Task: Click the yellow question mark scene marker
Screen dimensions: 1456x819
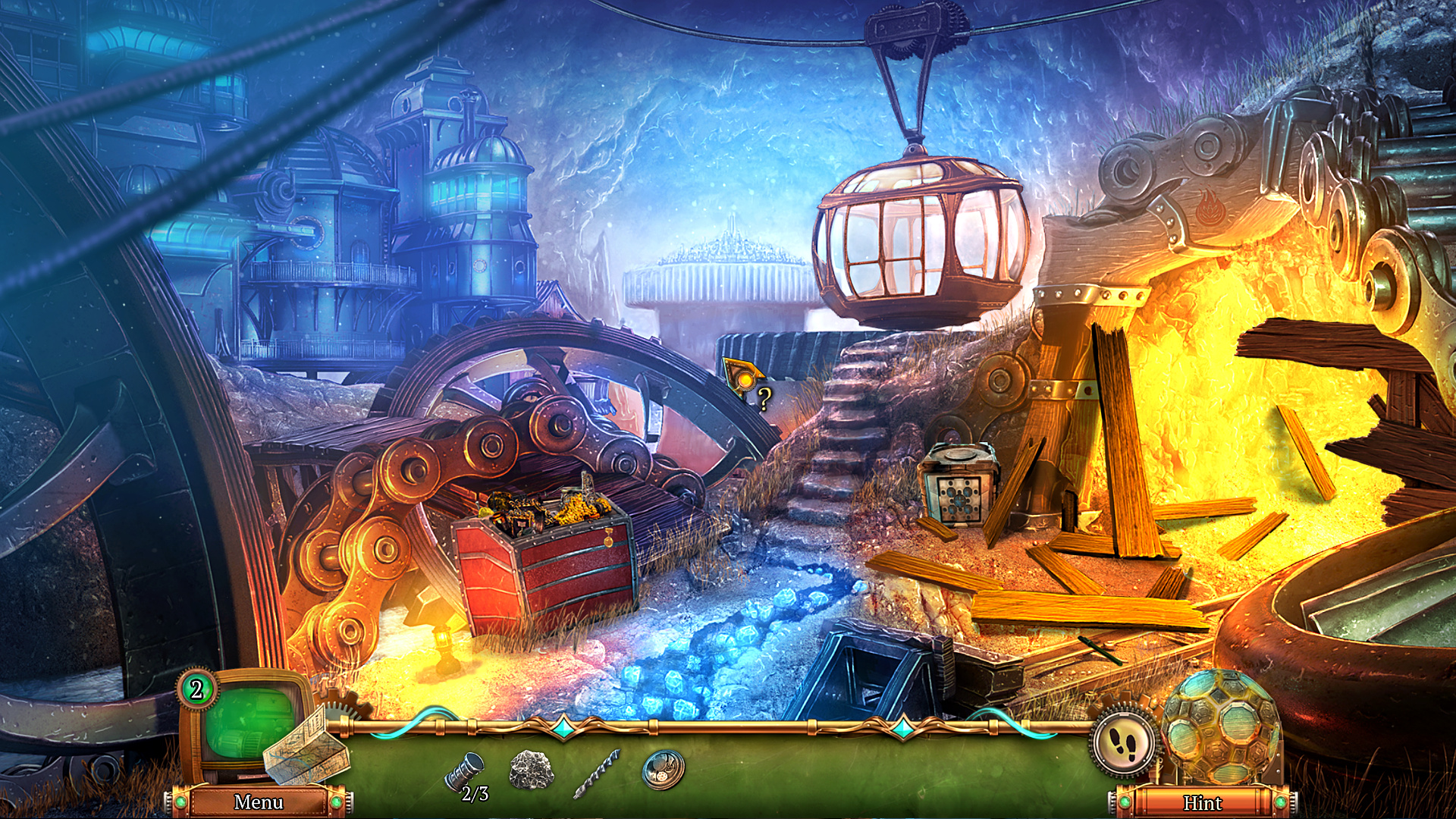Action: (764, 397)
